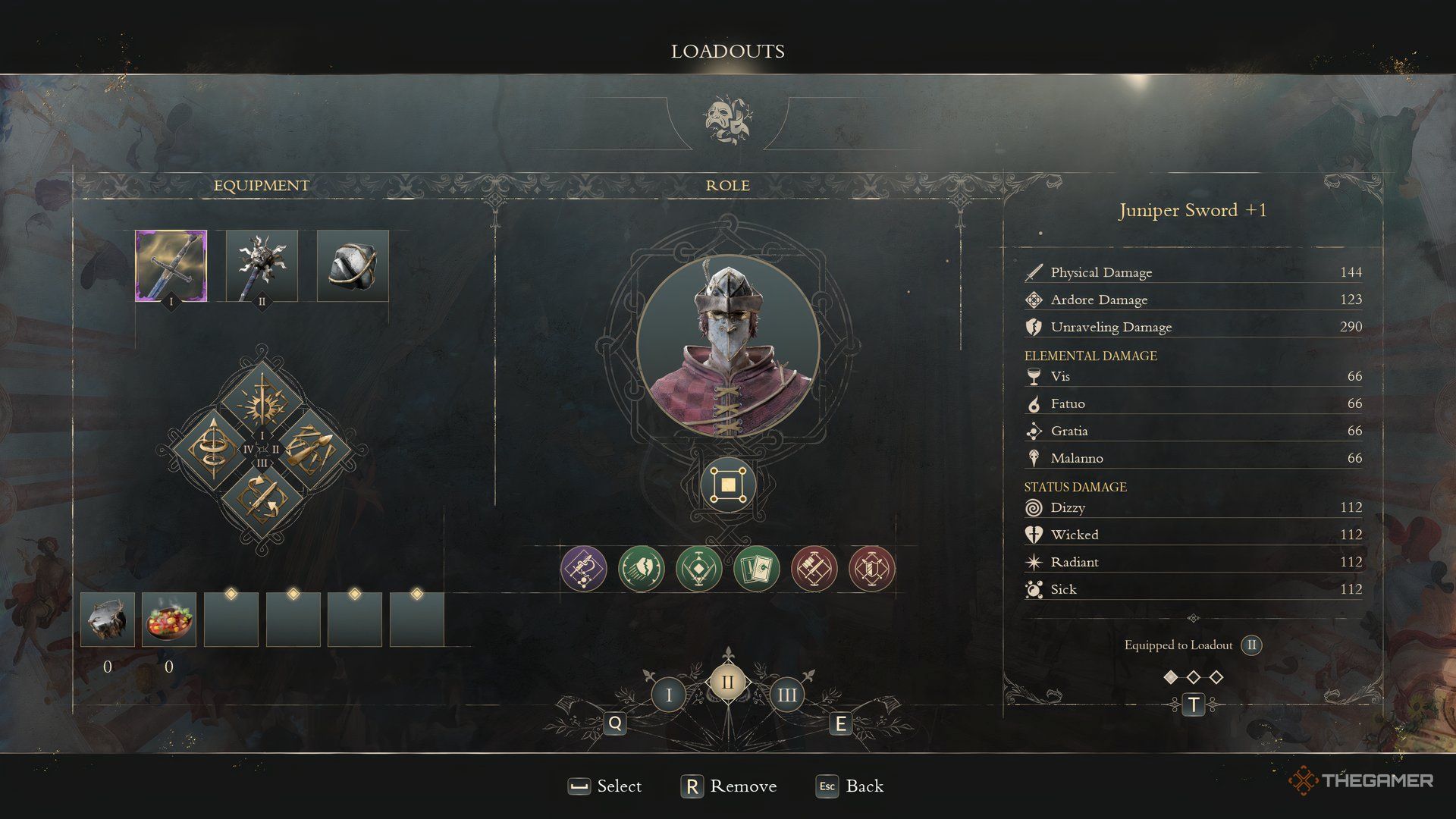Image resolution: width=1456 pixels, height=819 pixels.
Task: Go back using the Back button
Action: (x=850, y=786)
